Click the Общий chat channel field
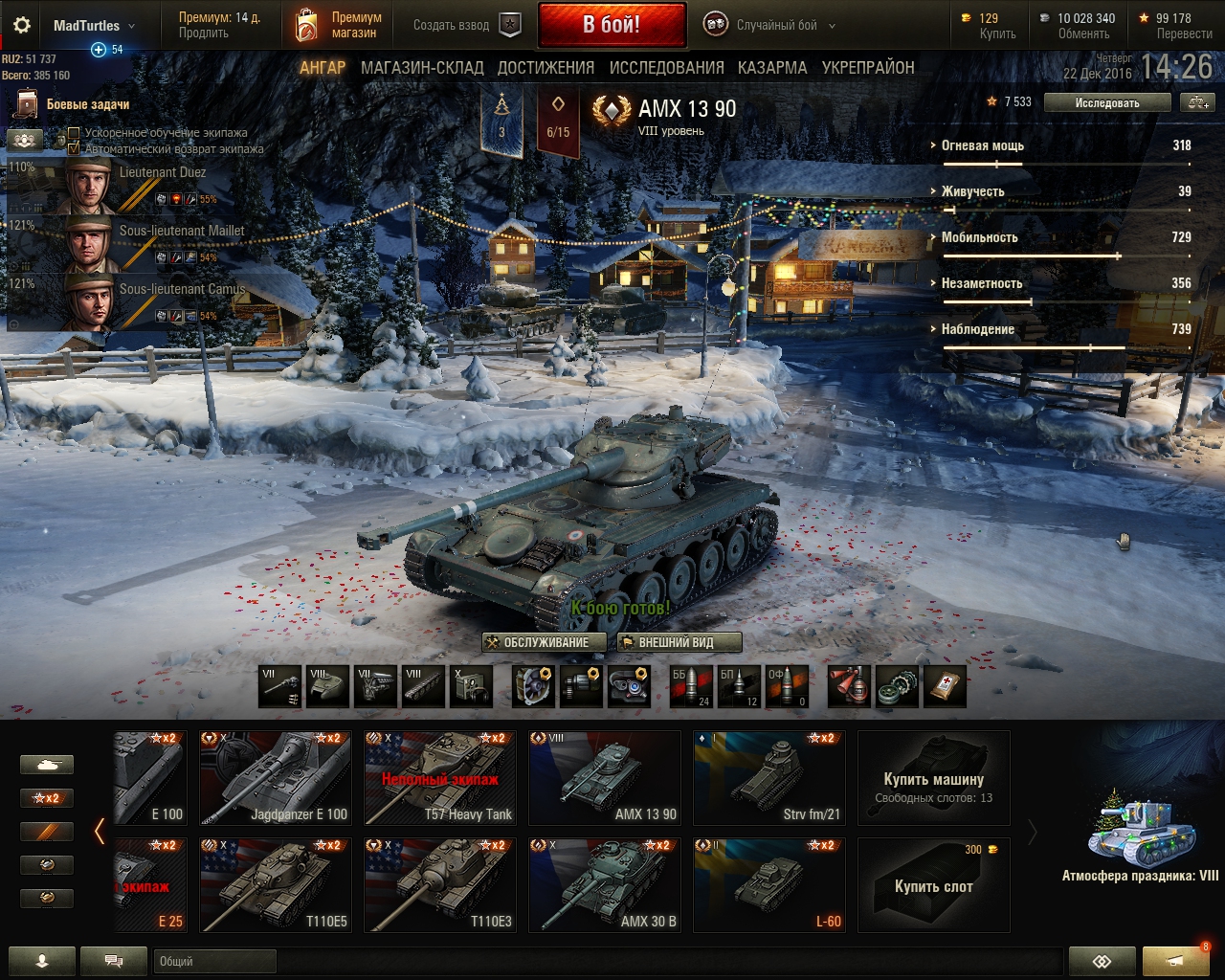Image resolution: width=1225 pixels, height=980 pixels. click(x=214, y=961)
